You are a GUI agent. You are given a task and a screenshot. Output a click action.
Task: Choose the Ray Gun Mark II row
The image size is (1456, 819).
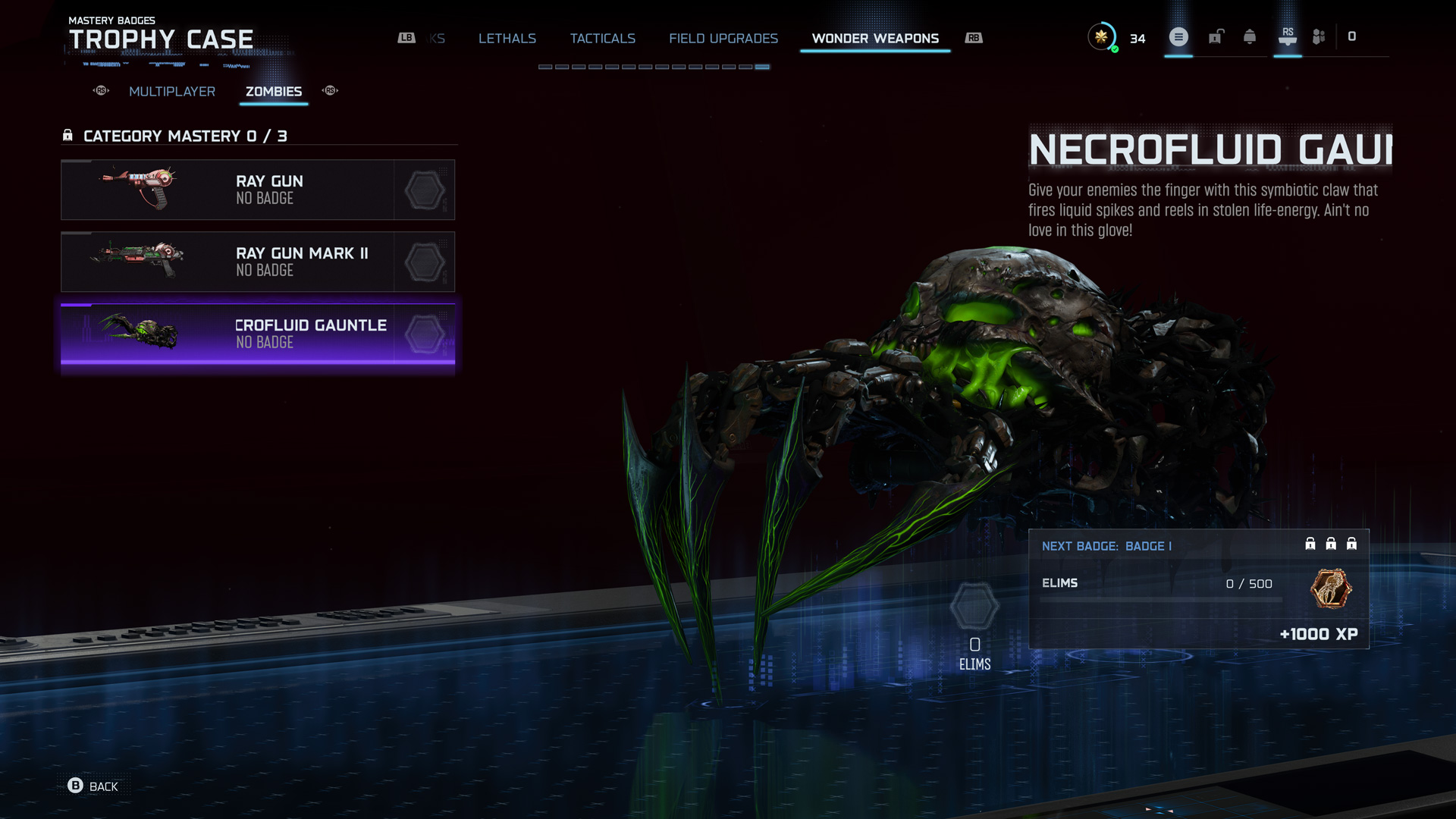click(x=258, y=262)
